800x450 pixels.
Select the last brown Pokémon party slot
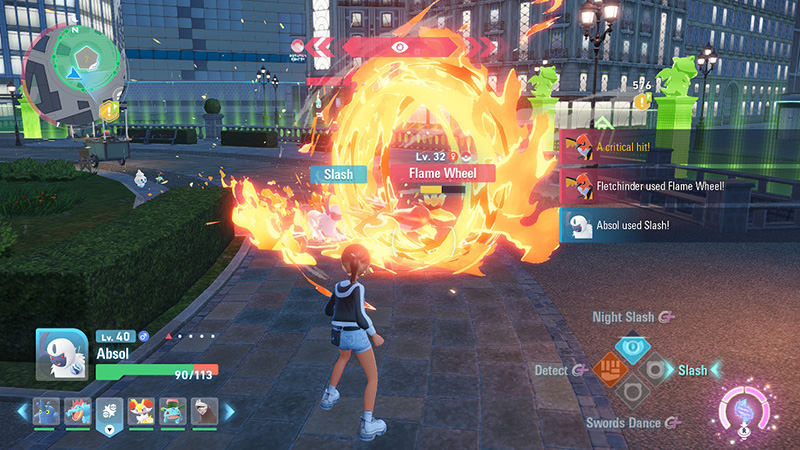(x=206, y=411)
